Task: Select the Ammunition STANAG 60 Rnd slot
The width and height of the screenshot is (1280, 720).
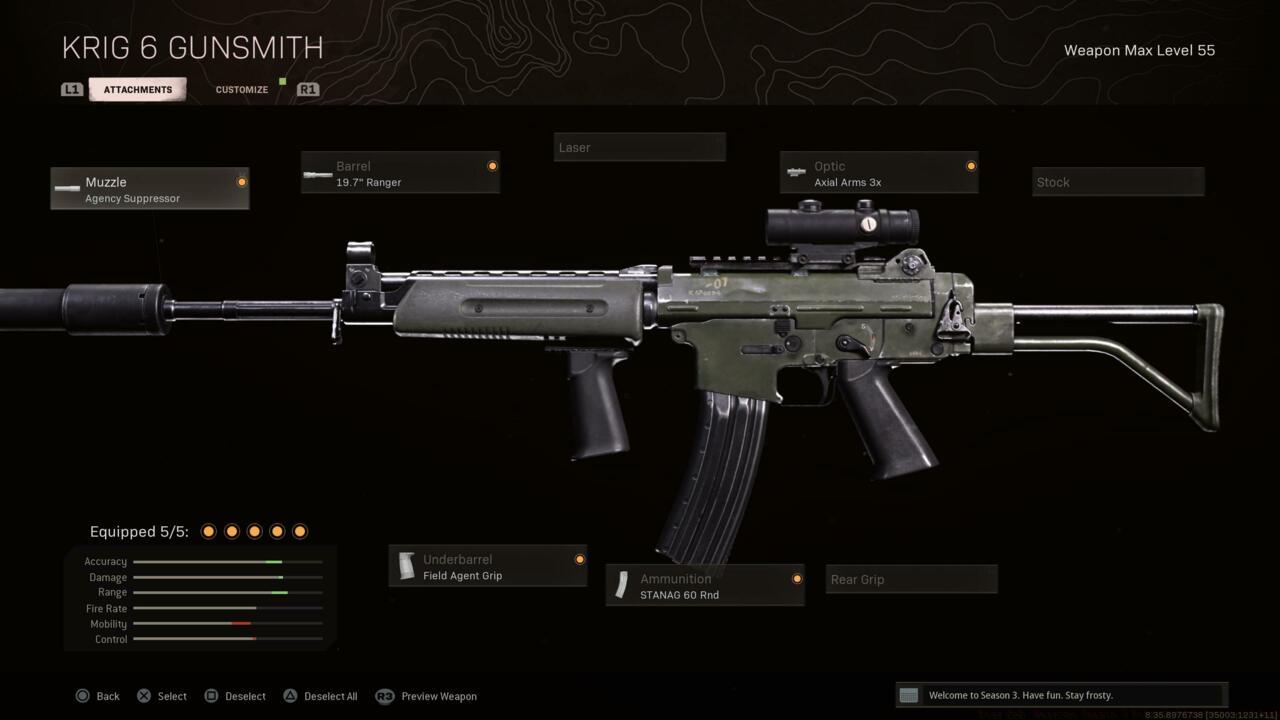Action: (x=705, y=586)
